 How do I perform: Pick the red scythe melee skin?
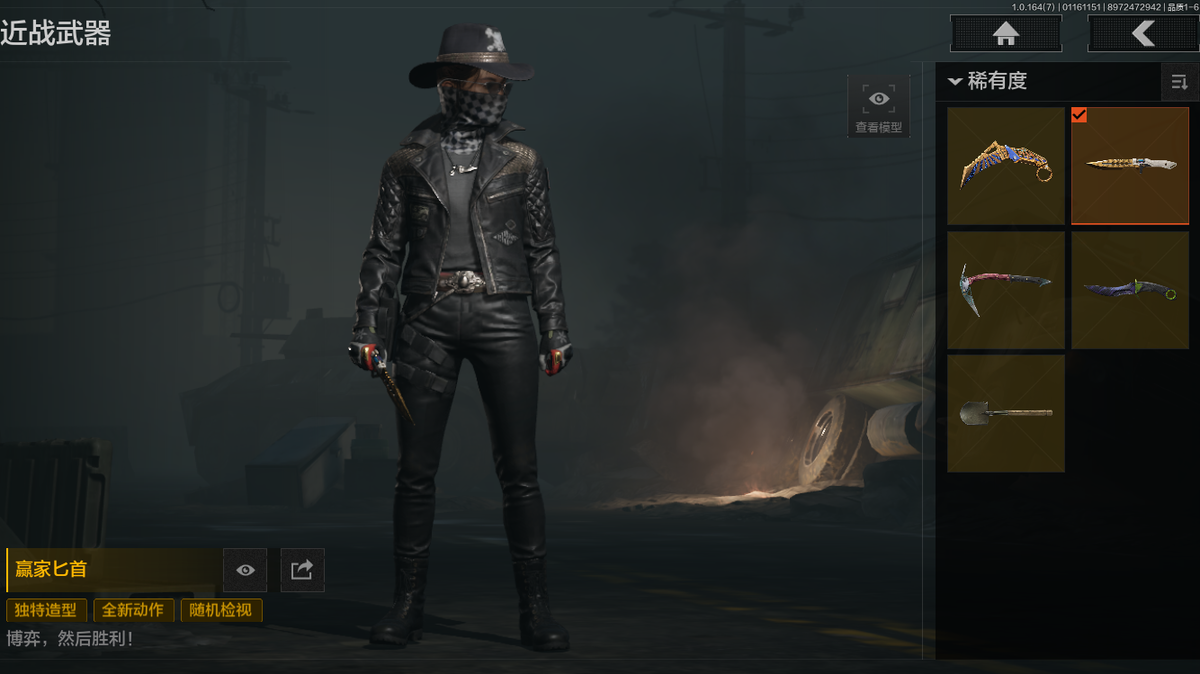click(x=1005, y=289)
